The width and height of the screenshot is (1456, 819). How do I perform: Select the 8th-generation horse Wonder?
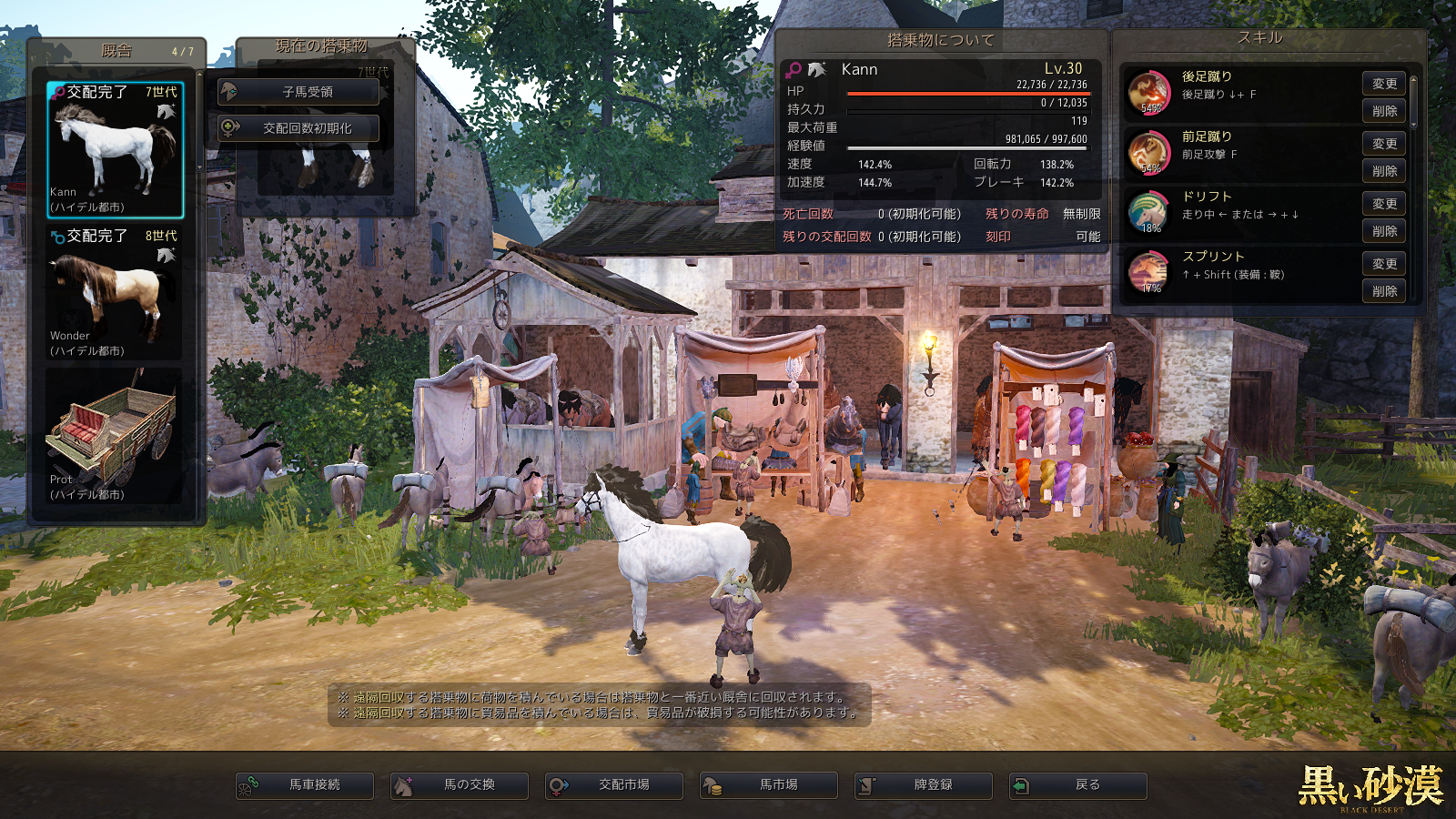[115, 293]
